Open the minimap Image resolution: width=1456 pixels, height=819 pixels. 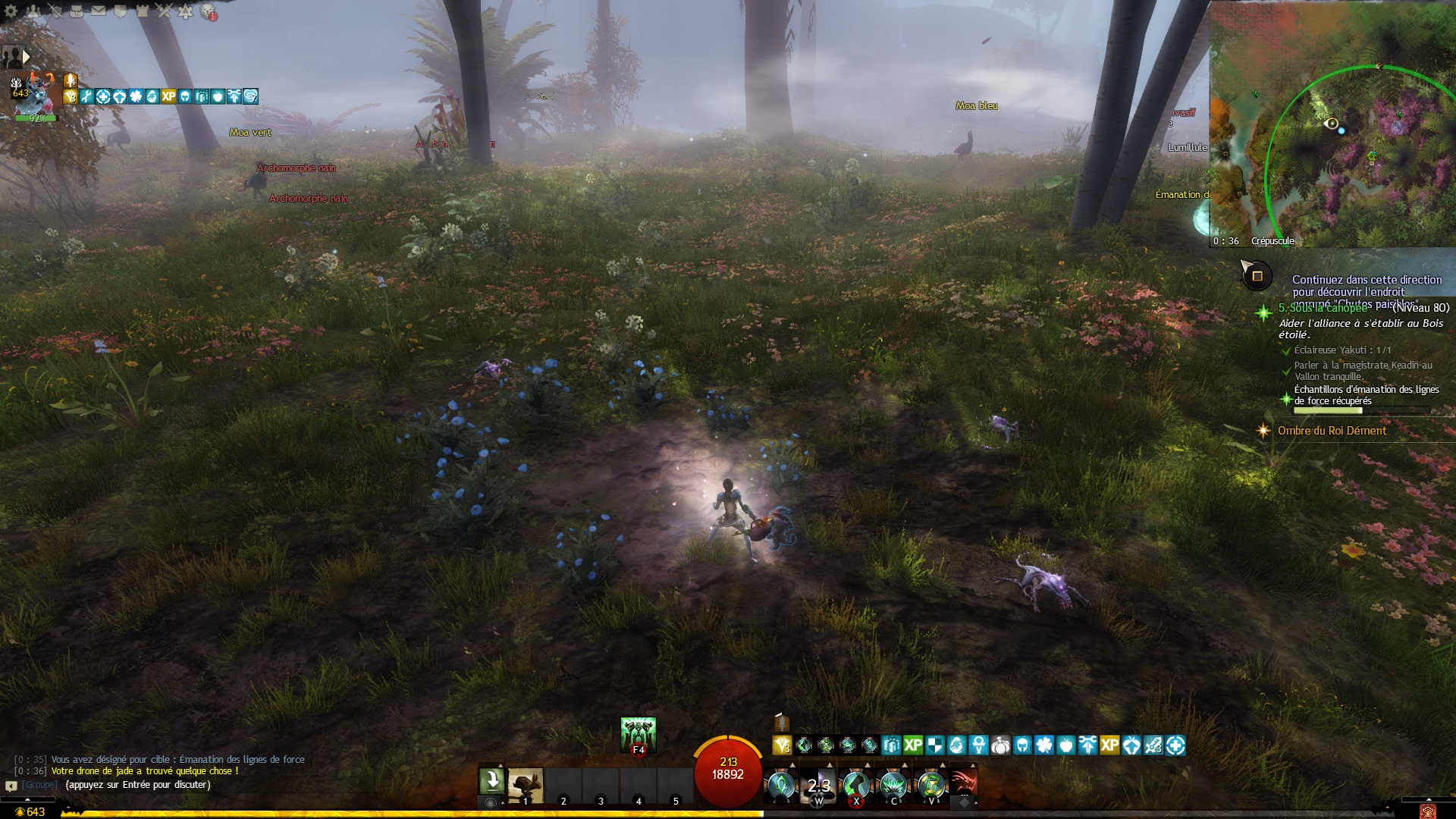(1332, 121)
